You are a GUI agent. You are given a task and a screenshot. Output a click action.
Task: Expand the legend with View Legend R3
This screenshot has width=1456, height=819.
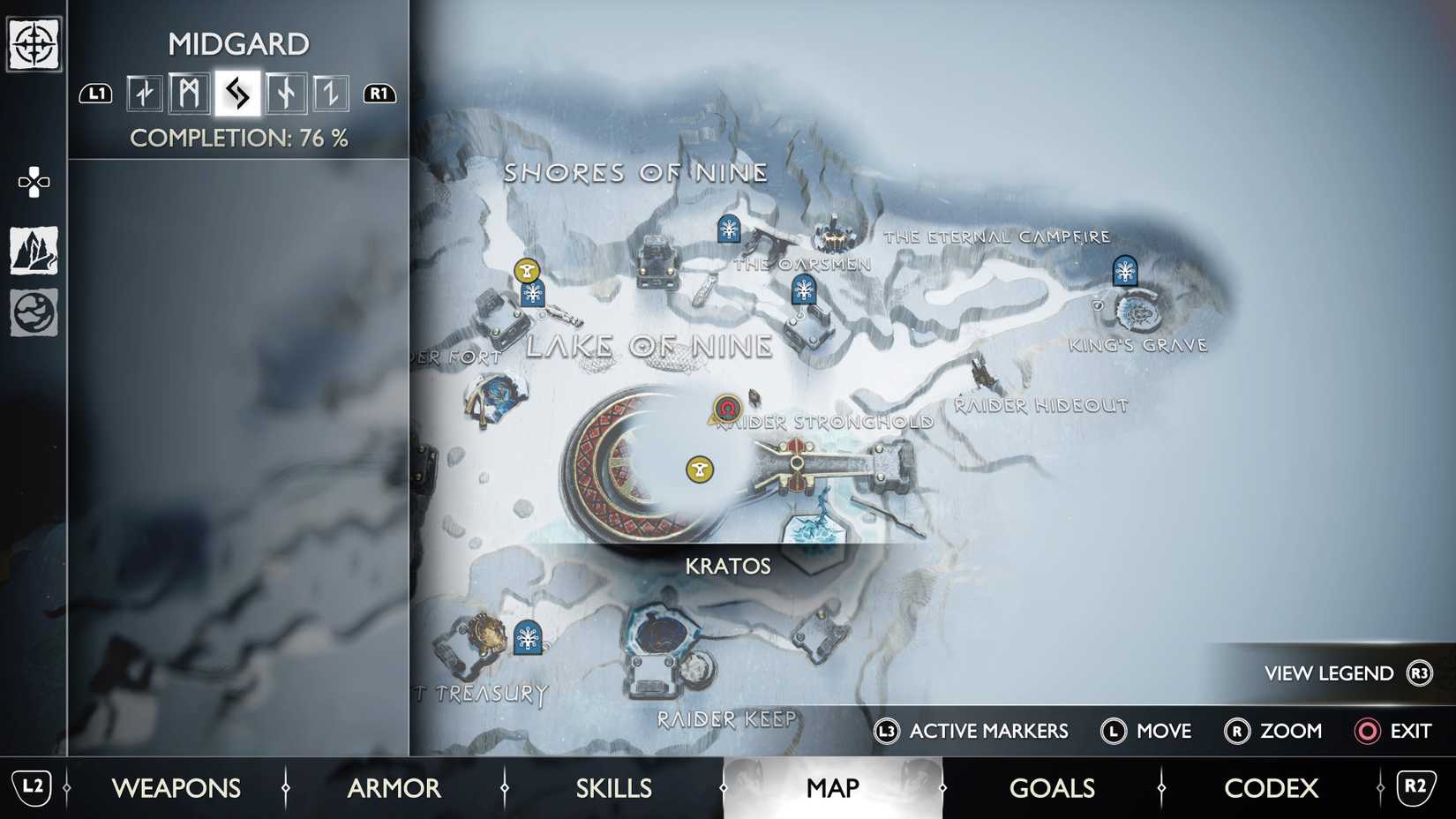pos(1345,673)
